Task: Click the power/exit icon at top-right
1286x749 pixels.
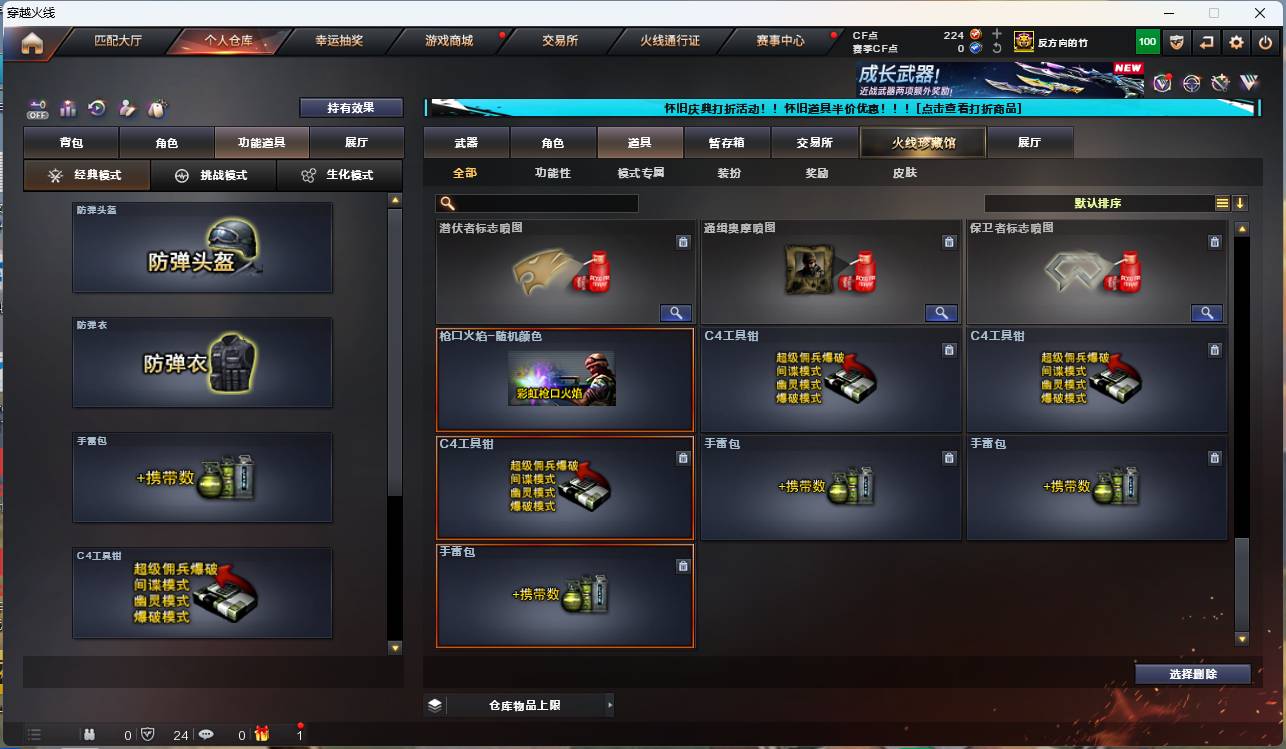Action: pyautogui.click(x=1264, y=42)
